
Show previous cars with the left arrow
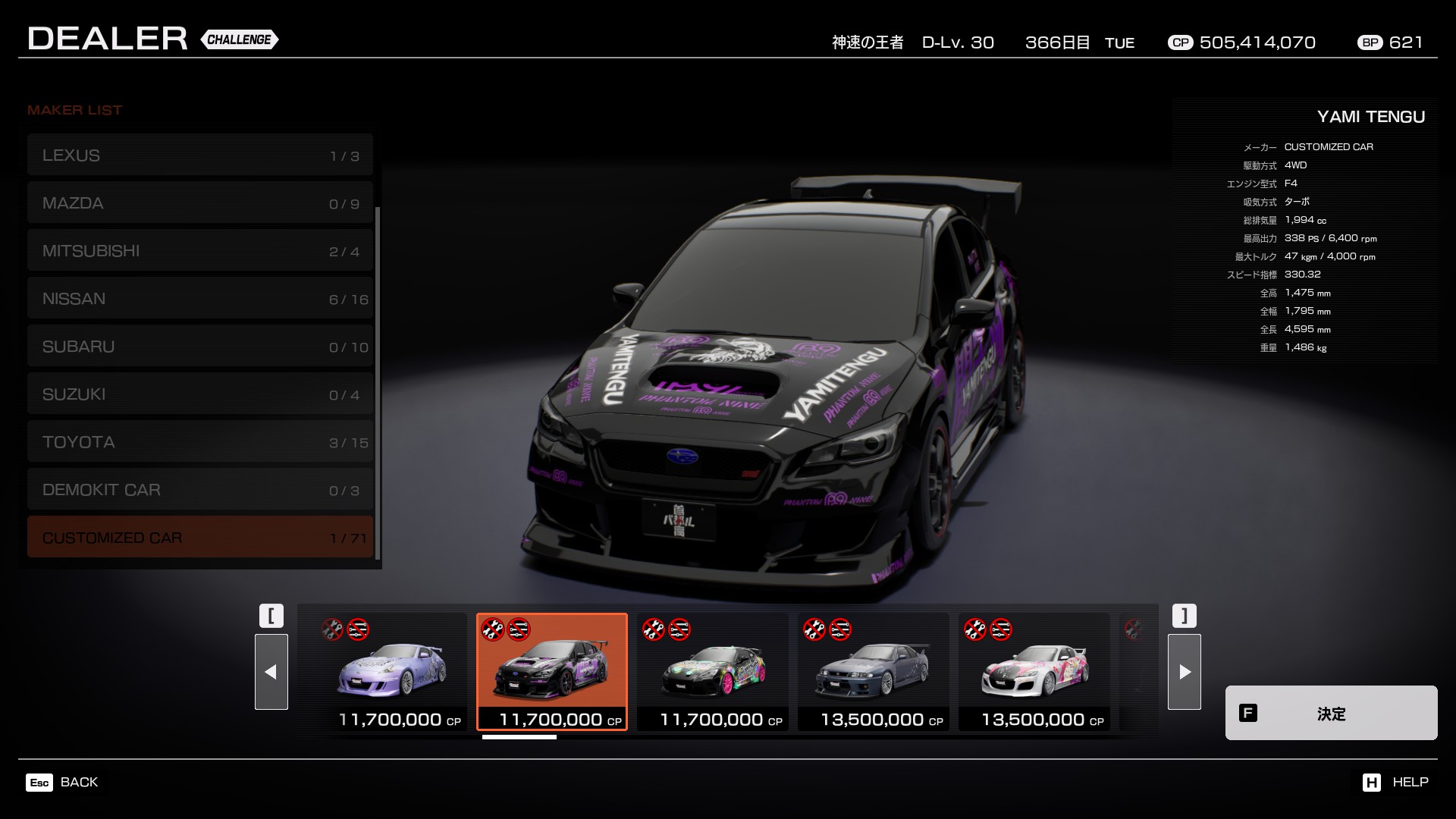tap(271, 672)
